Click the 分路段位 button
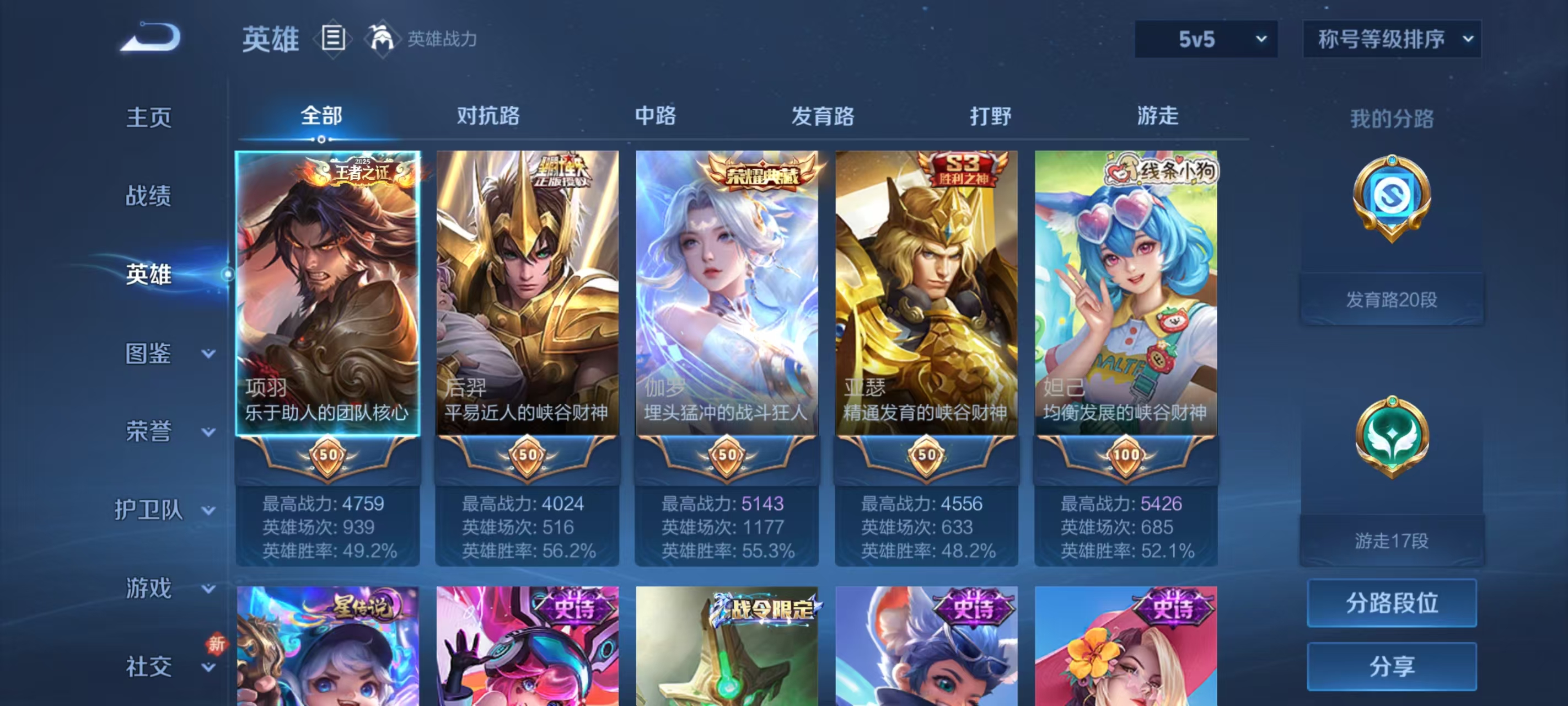This screenshot has width=1568, height=706. [1393, 603]
